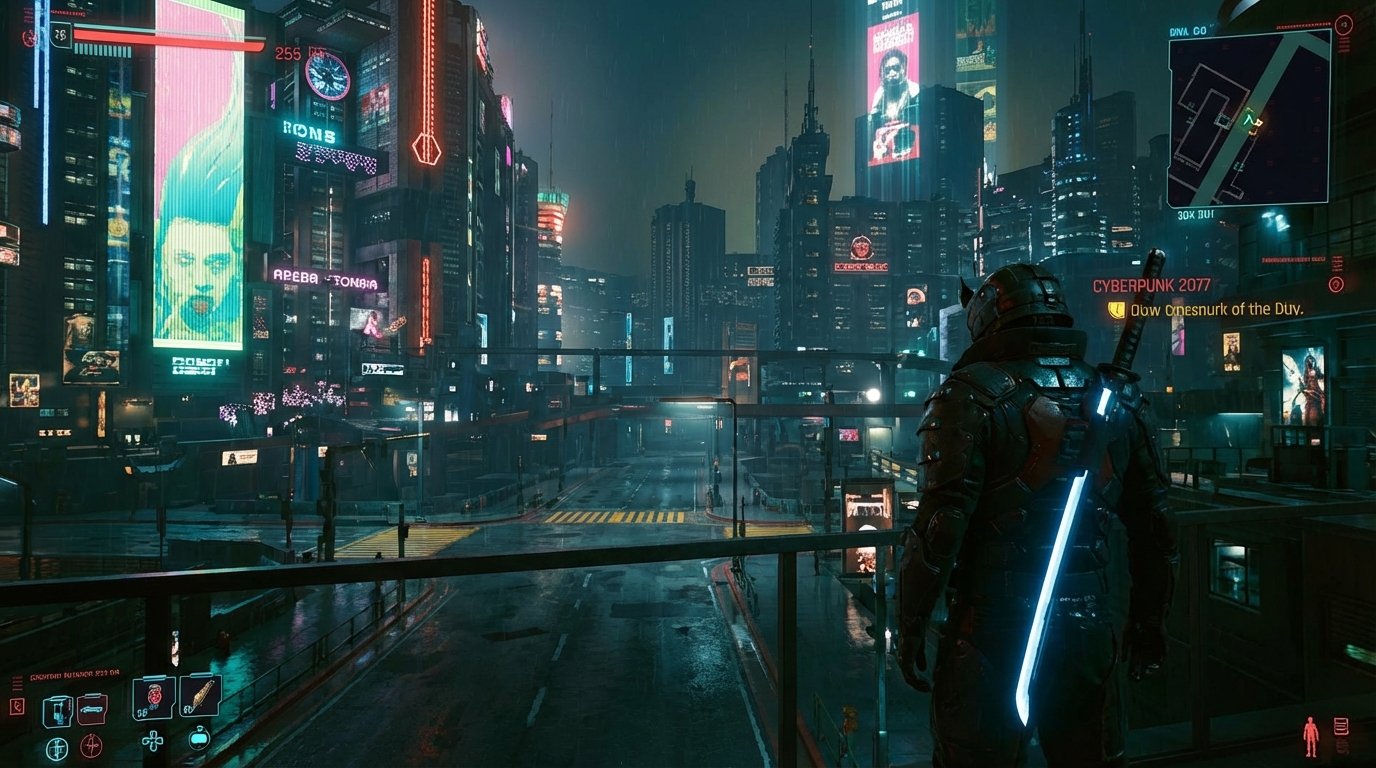Open the vehicle call icon
1376x768 pixels.
tap(92, 709)
